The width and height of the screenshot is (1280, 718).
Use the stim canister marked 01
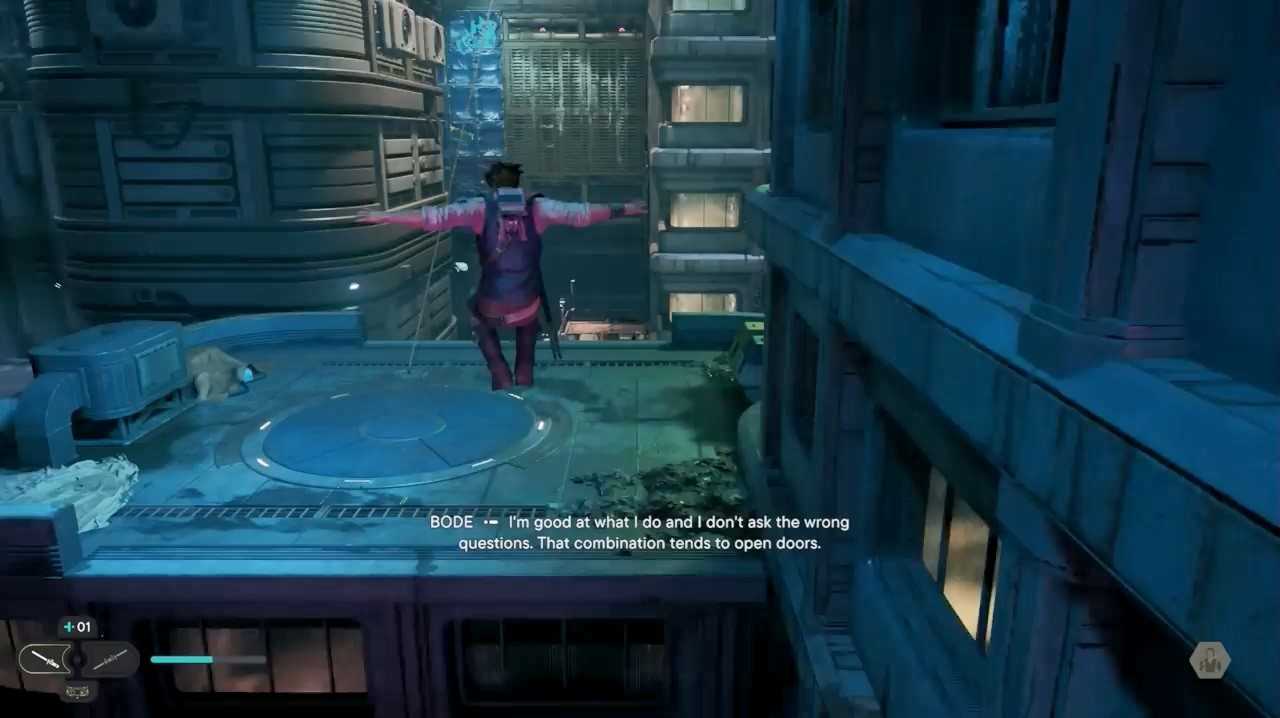click(77, 627)
